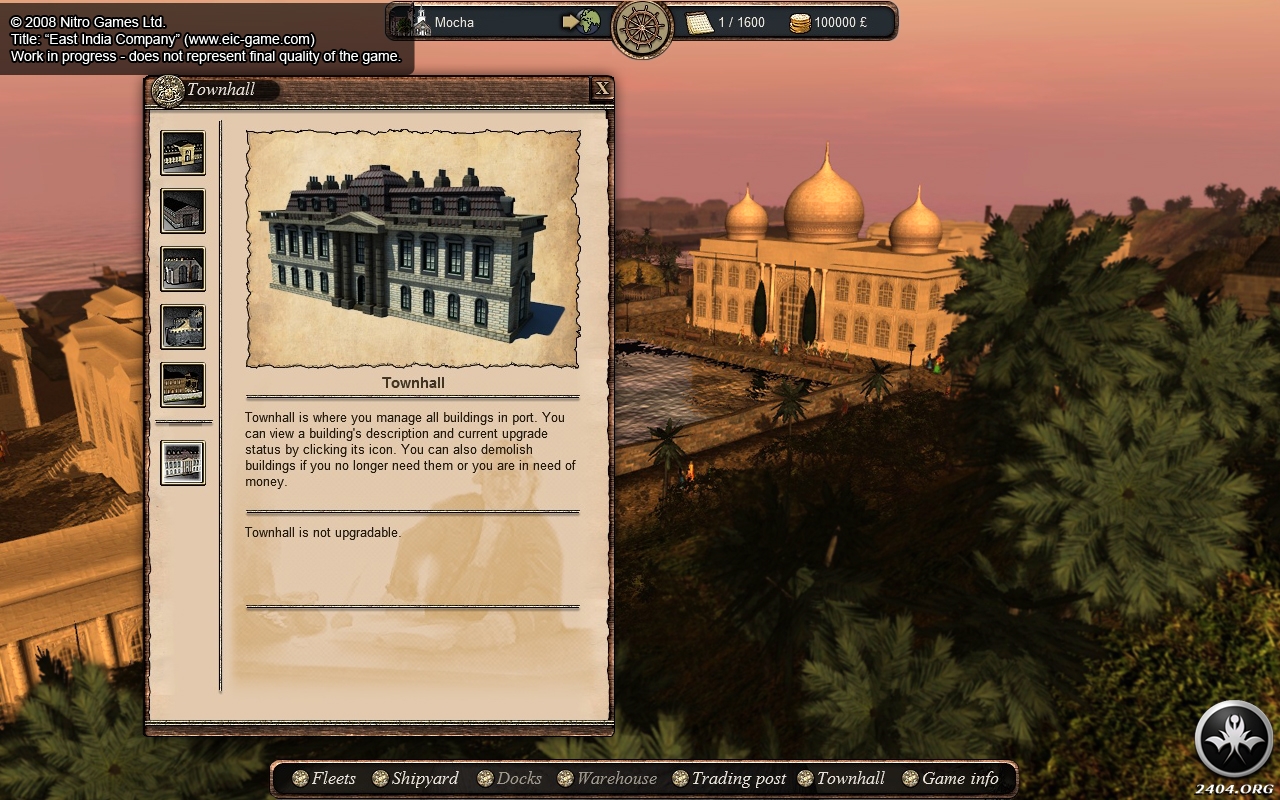The height and width of the screenshot is (800, 1280).
Task: Open the Warehouse menu
Action: click(608, 778)
